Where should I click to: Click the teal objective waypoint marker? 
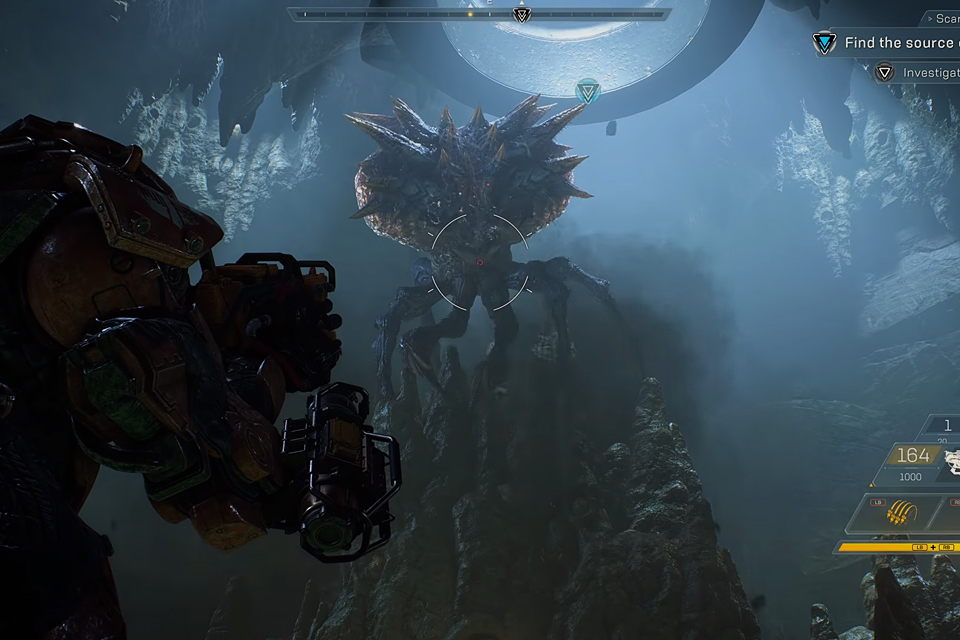point(588,93)
